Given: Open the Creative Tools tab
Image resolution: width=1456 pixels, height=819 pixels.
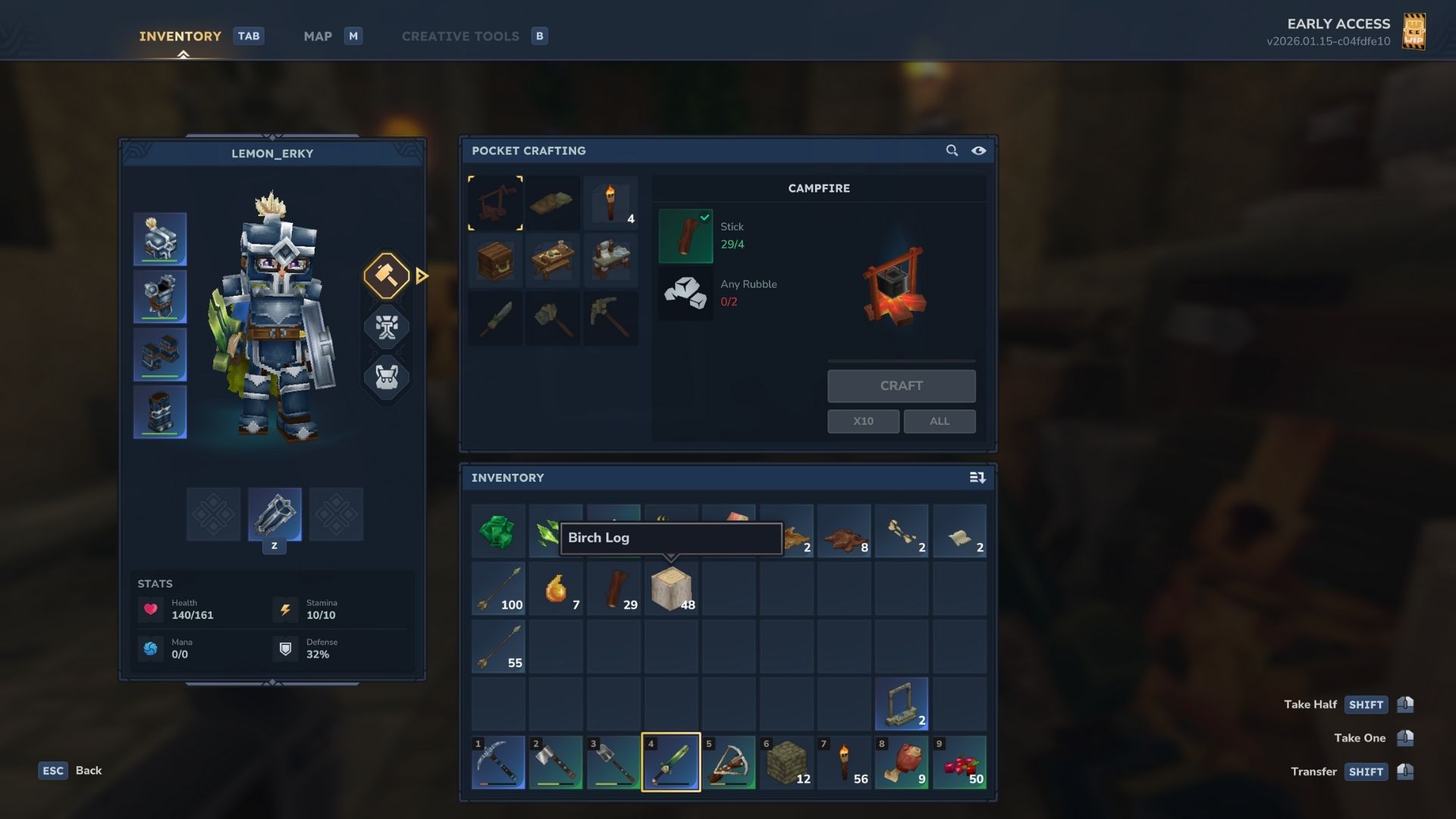Looking at the screenshot, I should (x=460, y=36).
